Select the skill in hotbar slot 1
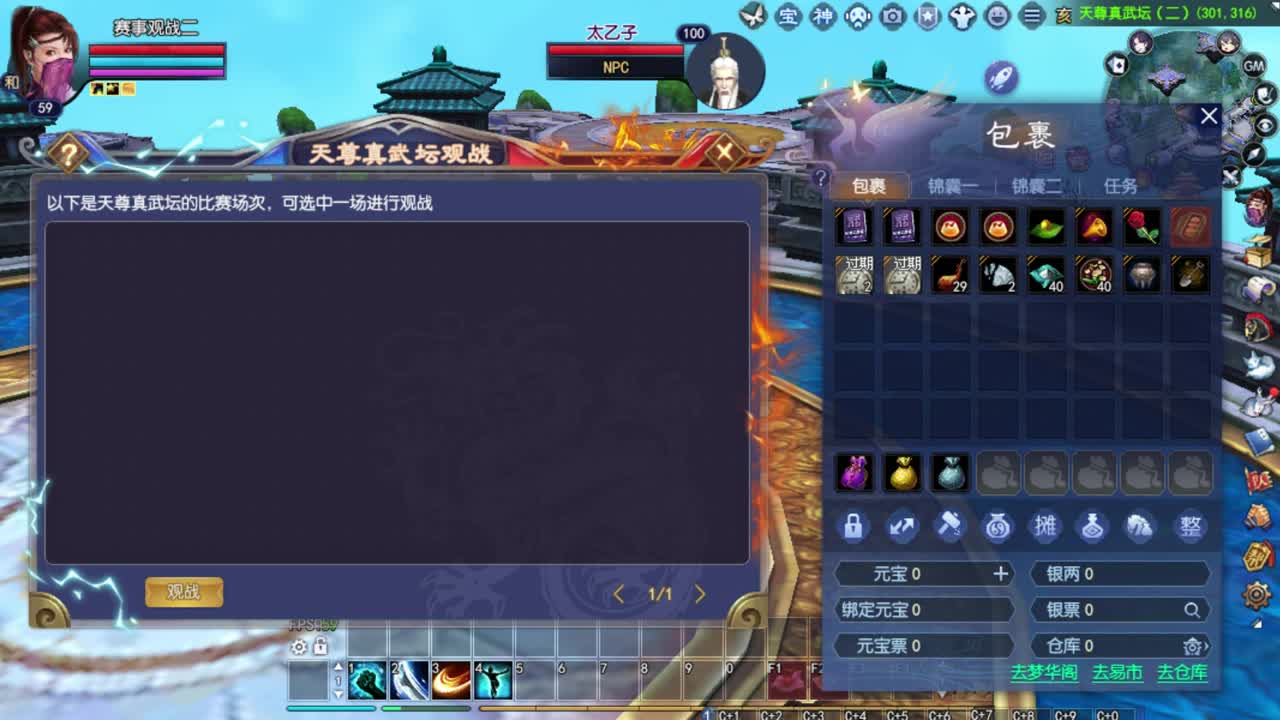The image size is (1280, 720). click(x=367, y=678)
